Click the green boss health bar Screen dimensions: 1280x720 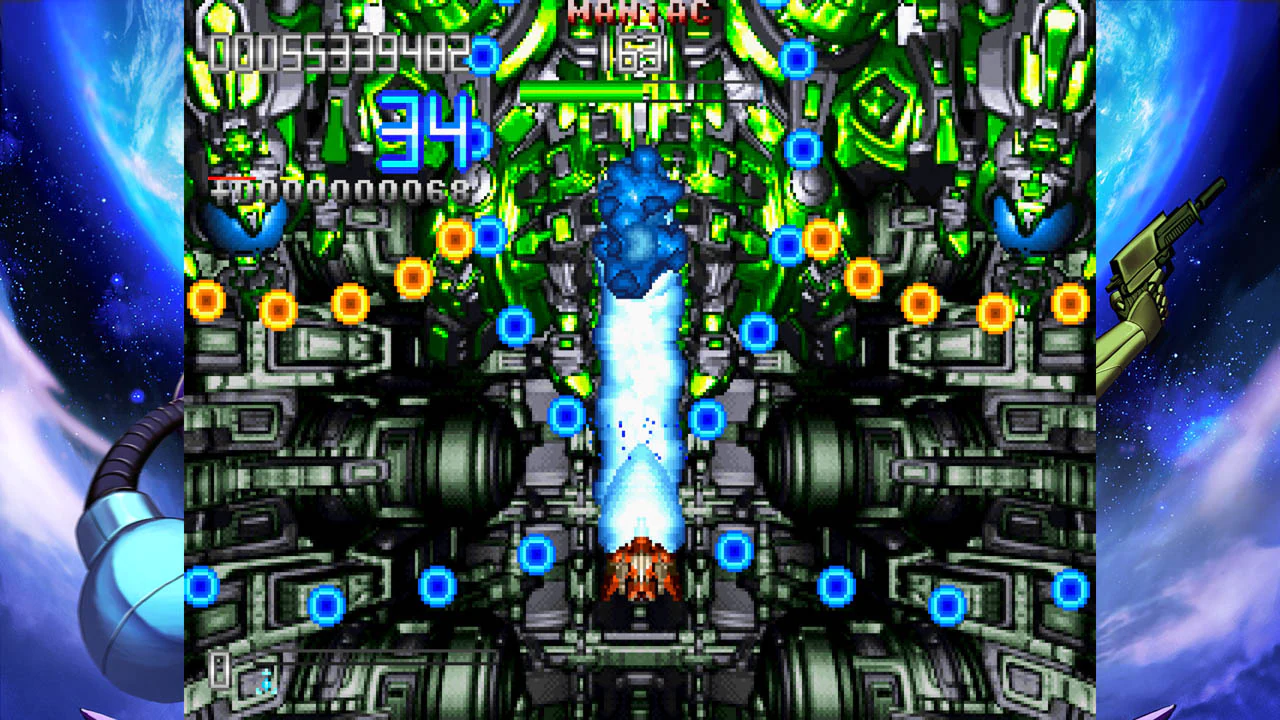click(x=580, y=89)
